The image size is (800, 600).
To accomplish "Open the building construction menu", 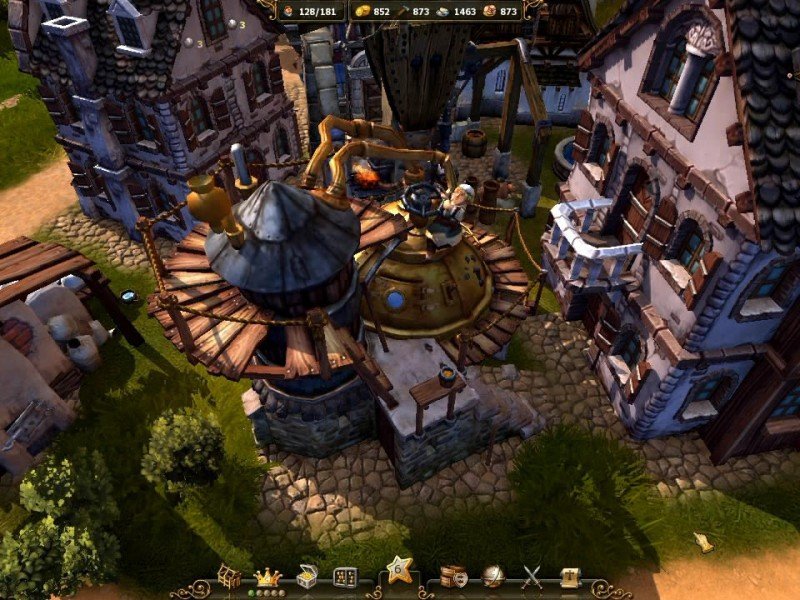I will point(230,577).
